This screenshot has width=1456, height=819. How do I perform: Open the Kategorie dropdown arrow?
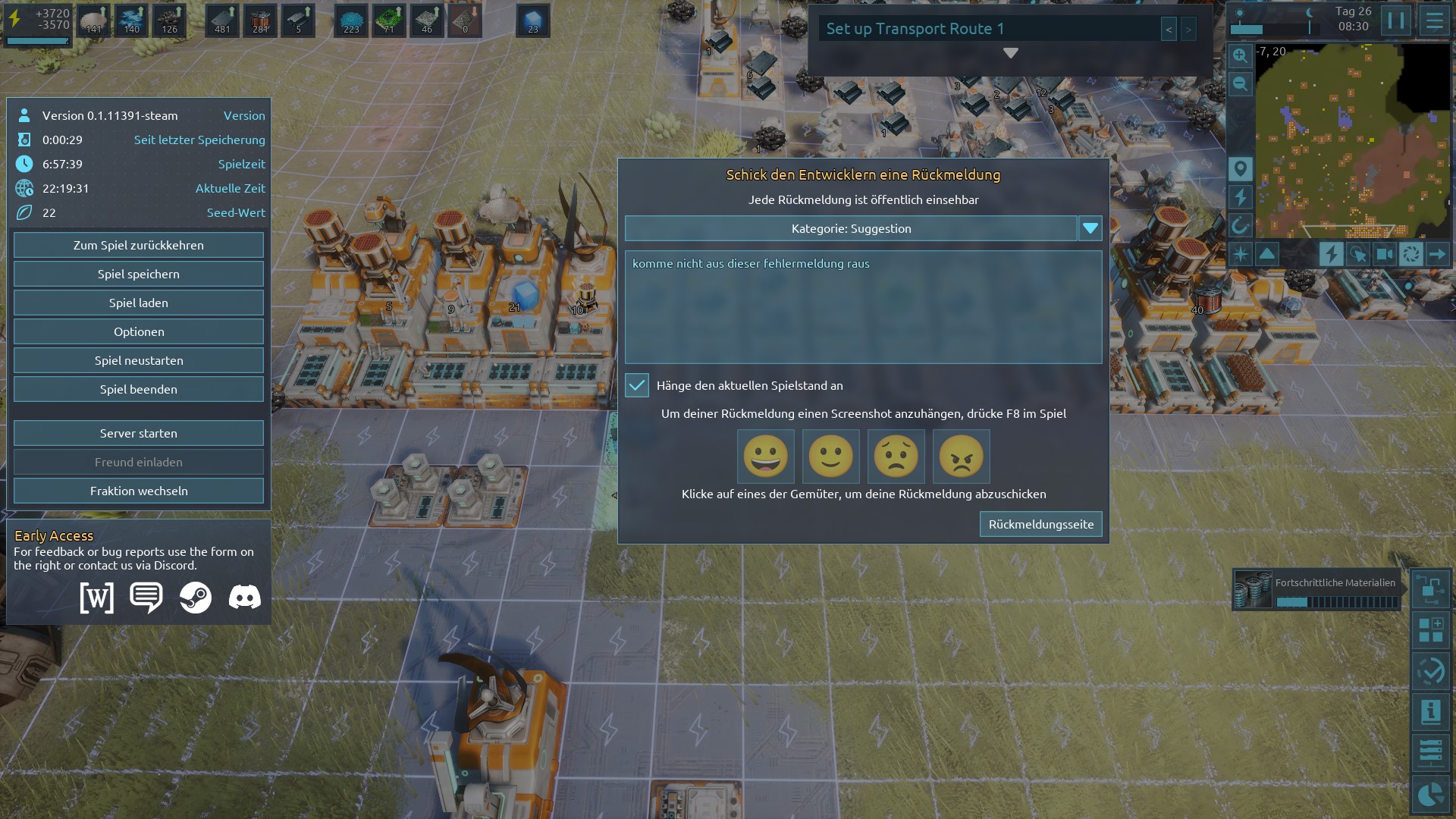click(x=1090, y=228)
